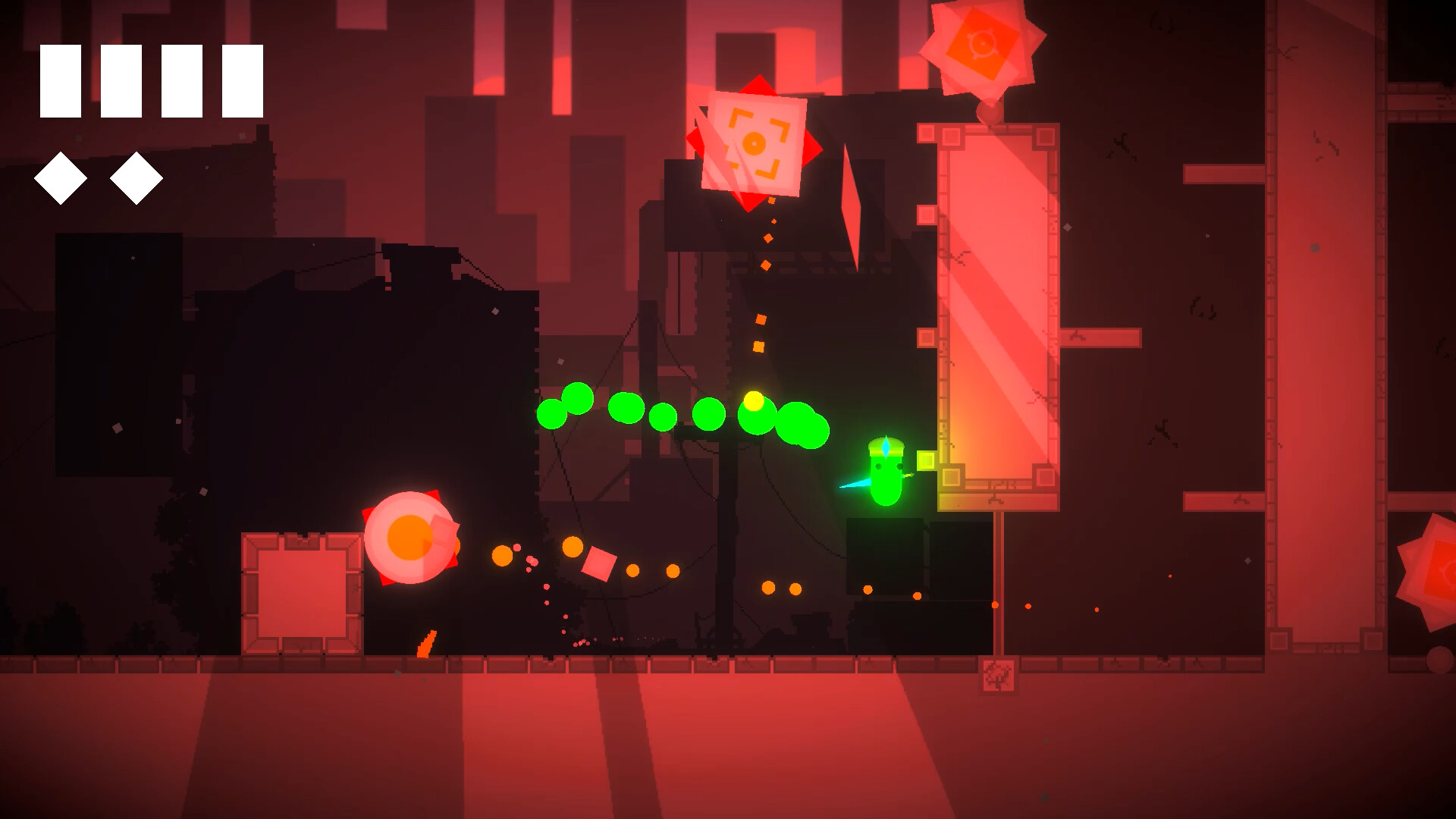
Task: Click the right white diamond indicator
Action: (136, 180)
